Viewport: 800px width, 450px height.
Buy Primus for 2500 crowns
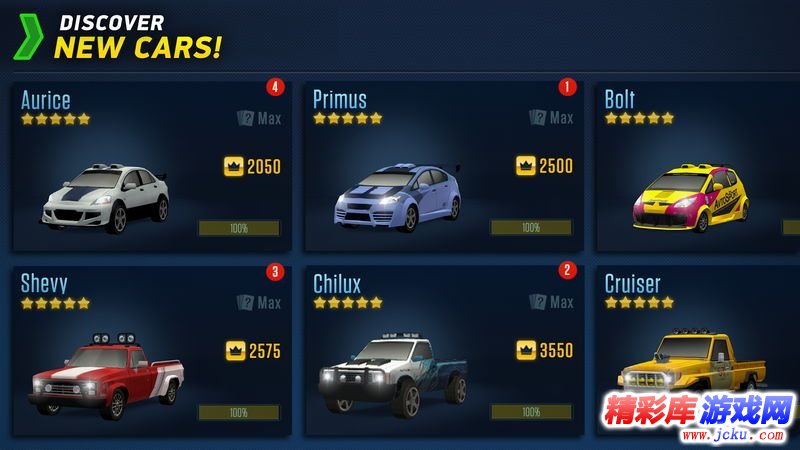click(x=545, y=166)
